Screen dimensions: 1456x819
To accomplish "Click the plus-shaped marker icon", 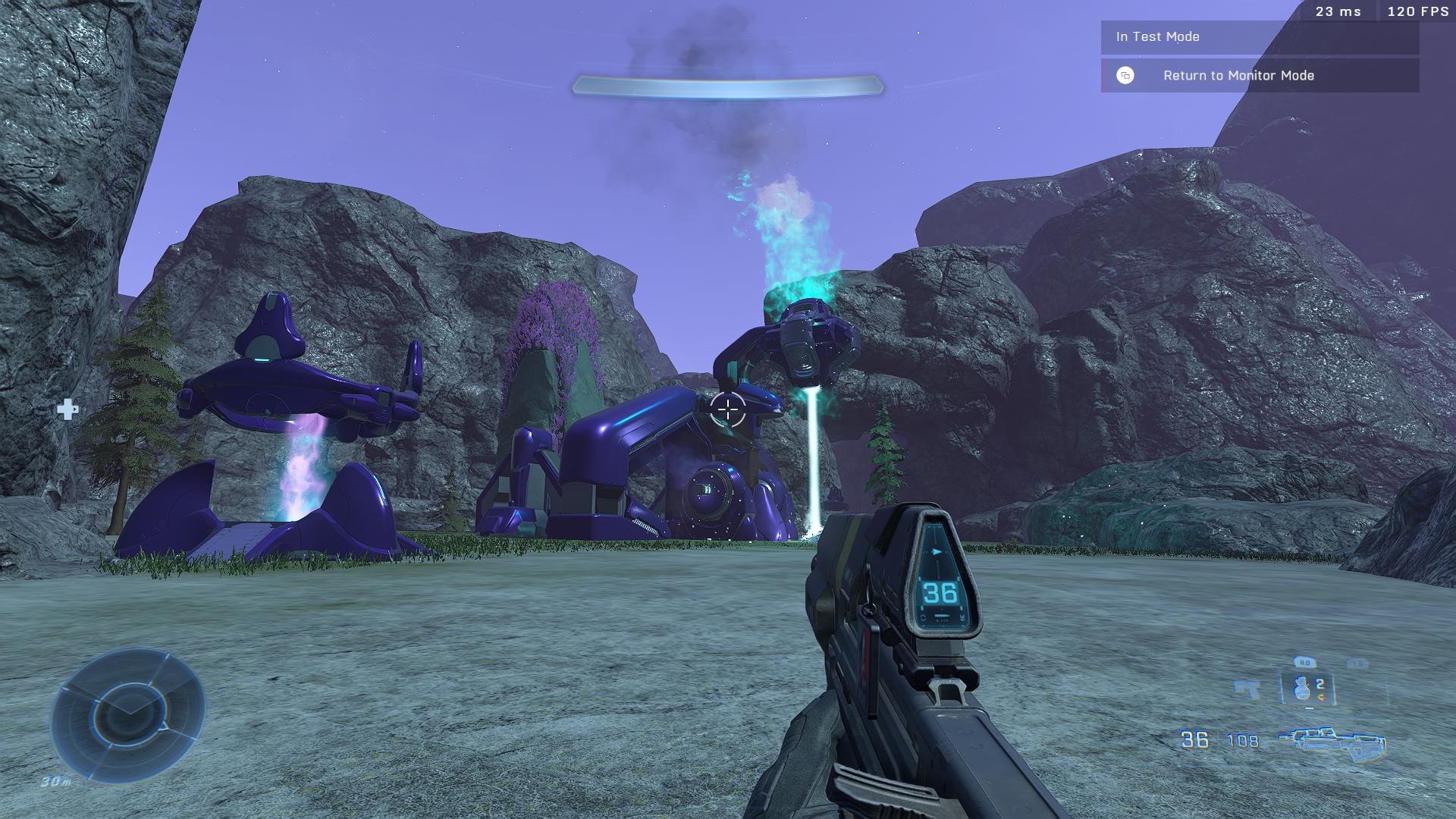I will 67,409.
